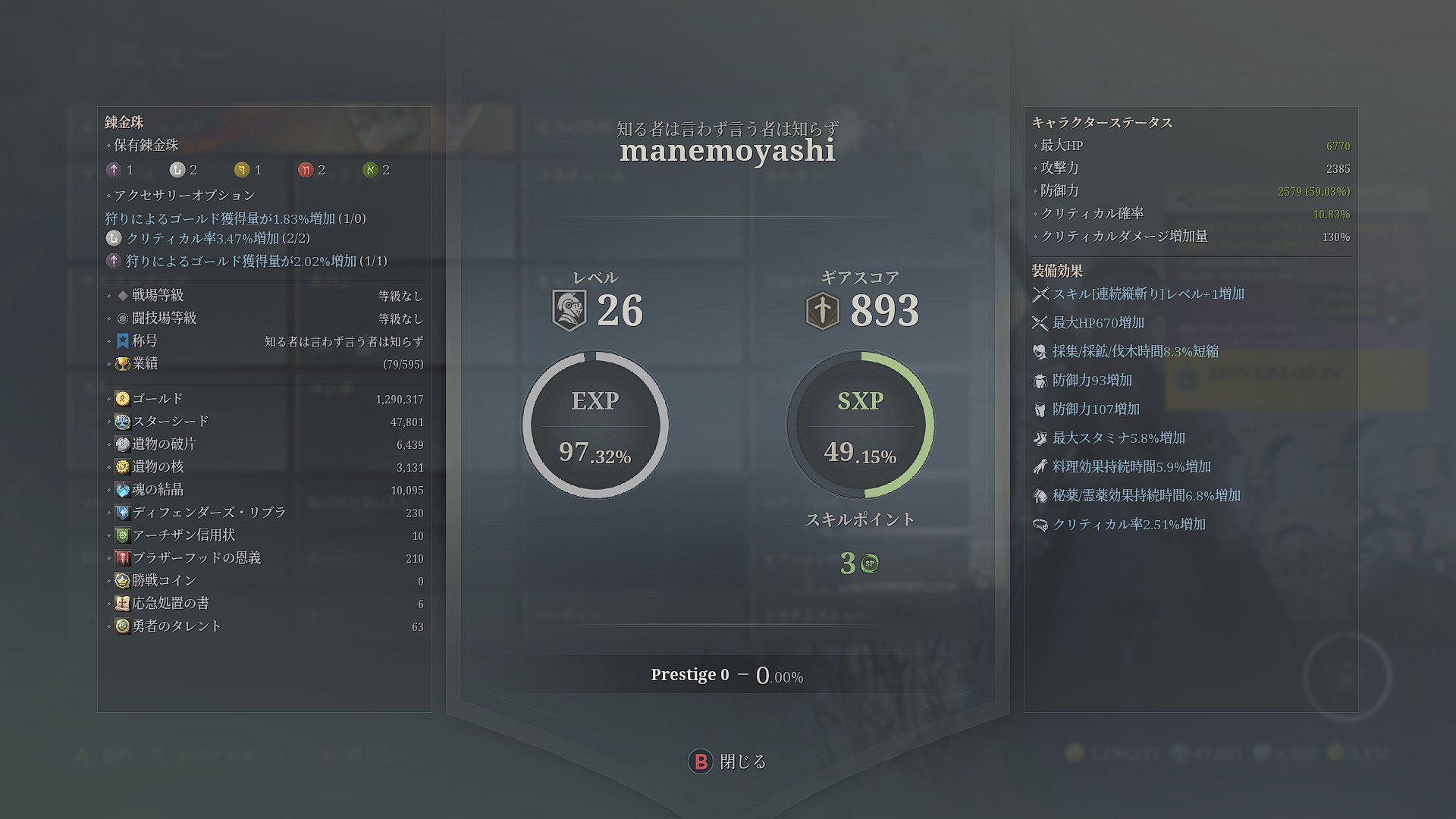The image size is (1456, 819).
Task: Click the crossed swords icon for 最大HP670増加
Action: 1040,322
